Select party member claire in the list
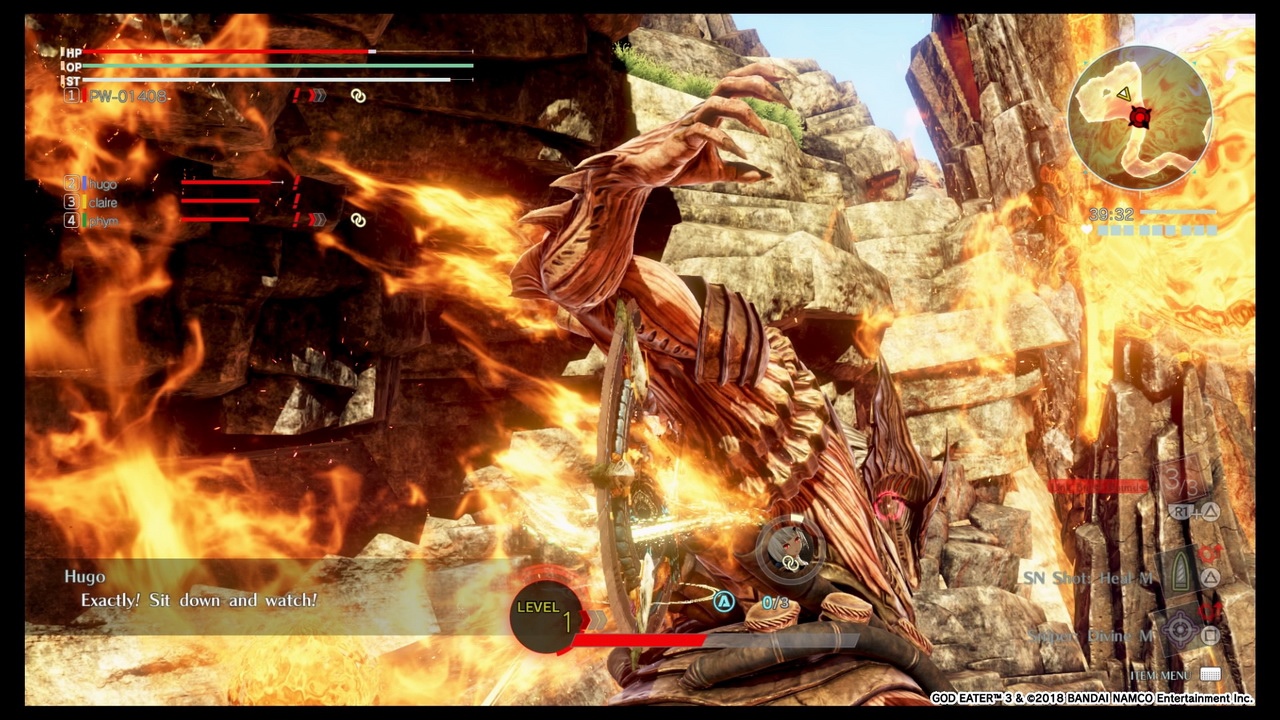1280x720 pixels. pos(103,202)
